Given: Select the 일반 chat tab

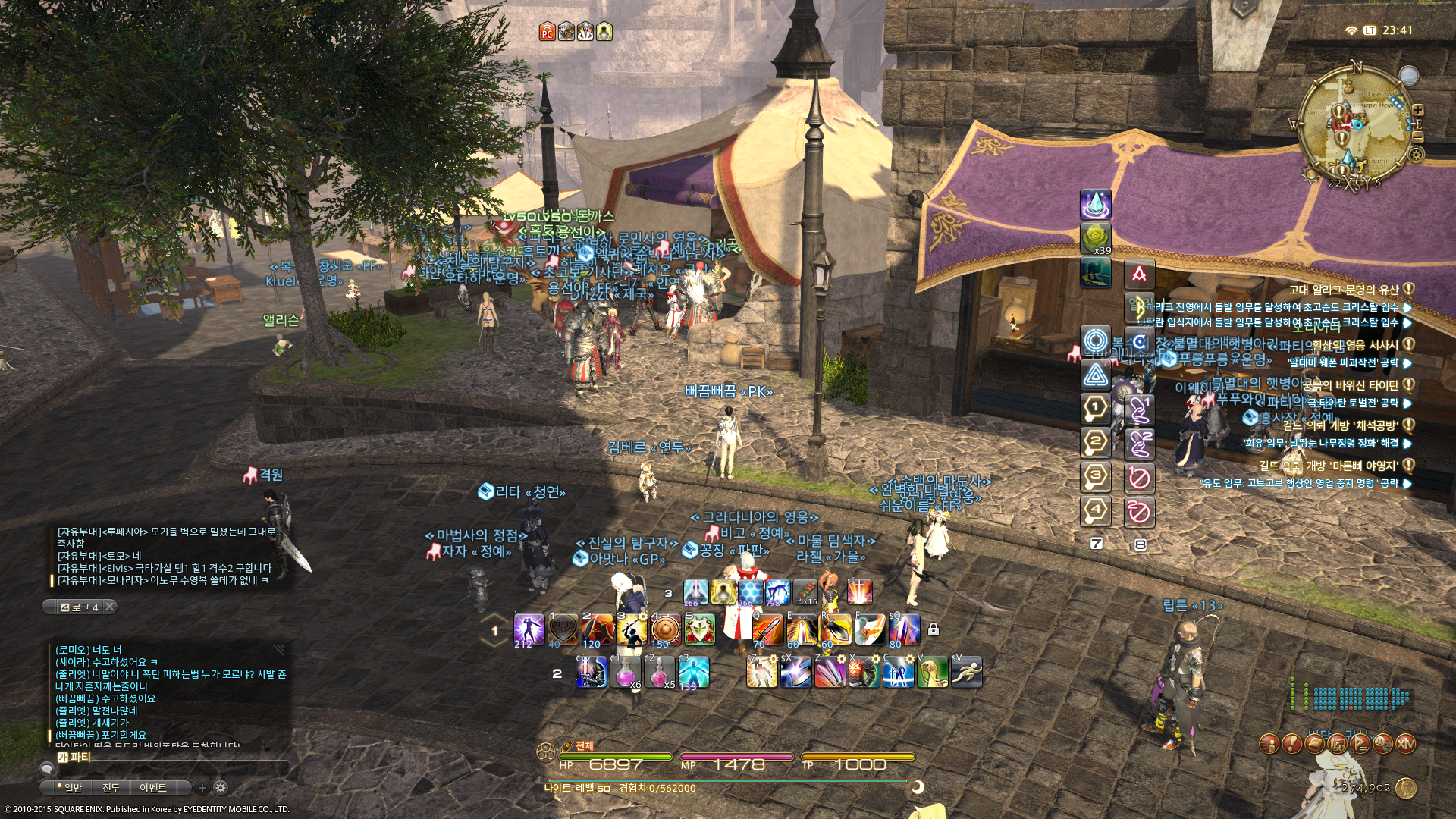Looking at the screenshot, I should (72, 788).
